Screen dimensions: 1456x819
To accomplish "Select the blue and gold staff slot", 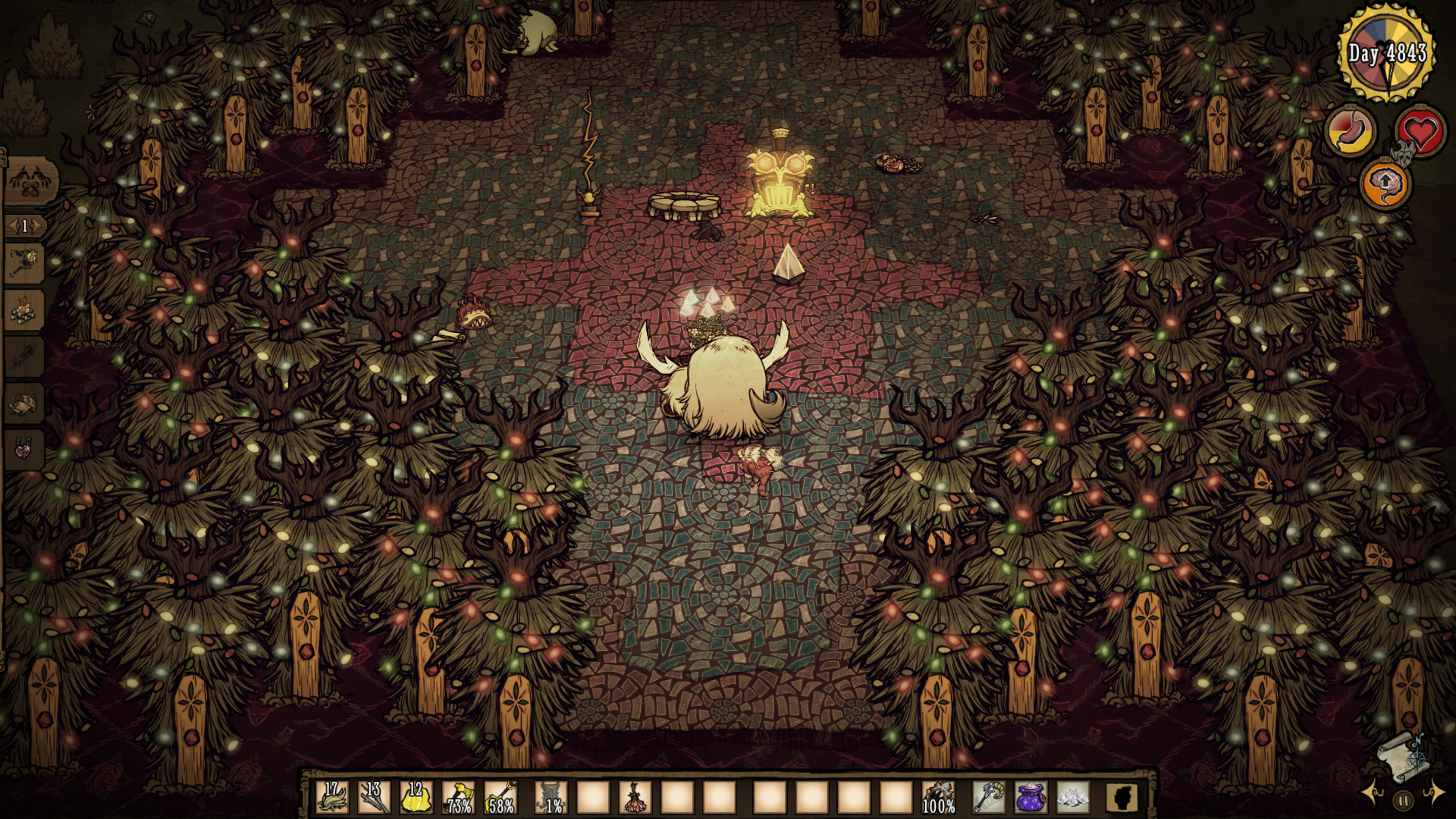I will pos(988,798).
